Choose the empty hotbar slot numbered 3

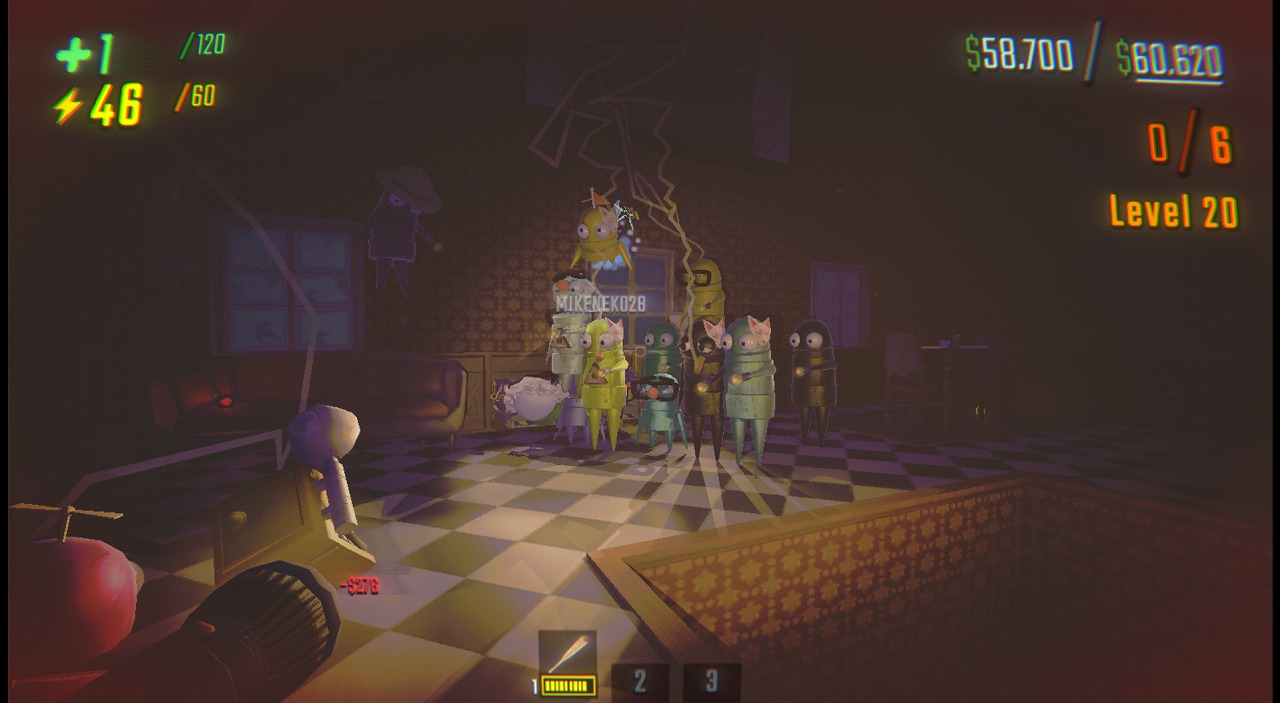pyautogui.click(x=711, y=681)
